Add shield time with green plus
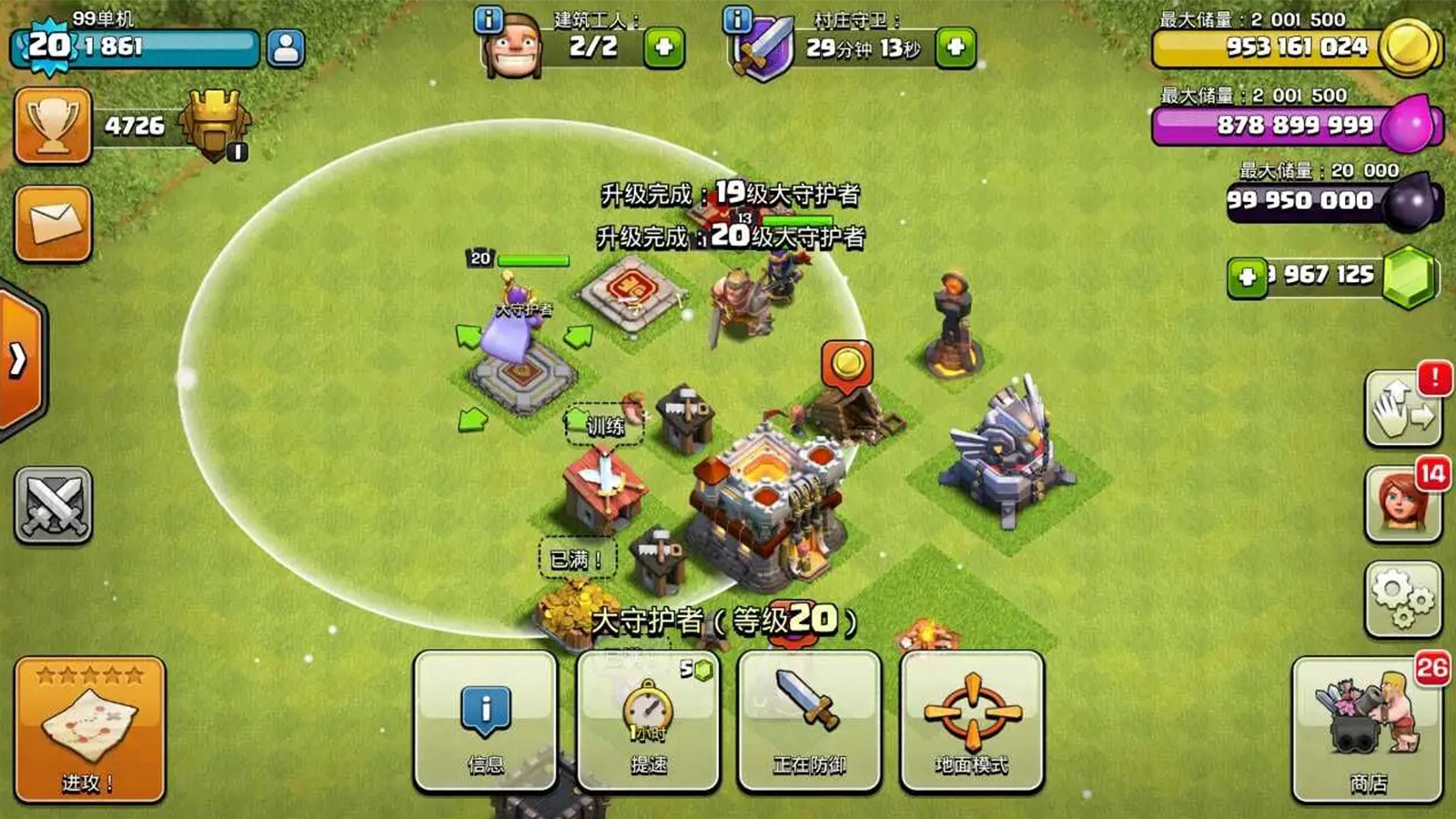Viewport: 1456px width, 819px height. (x=955, y=47)
